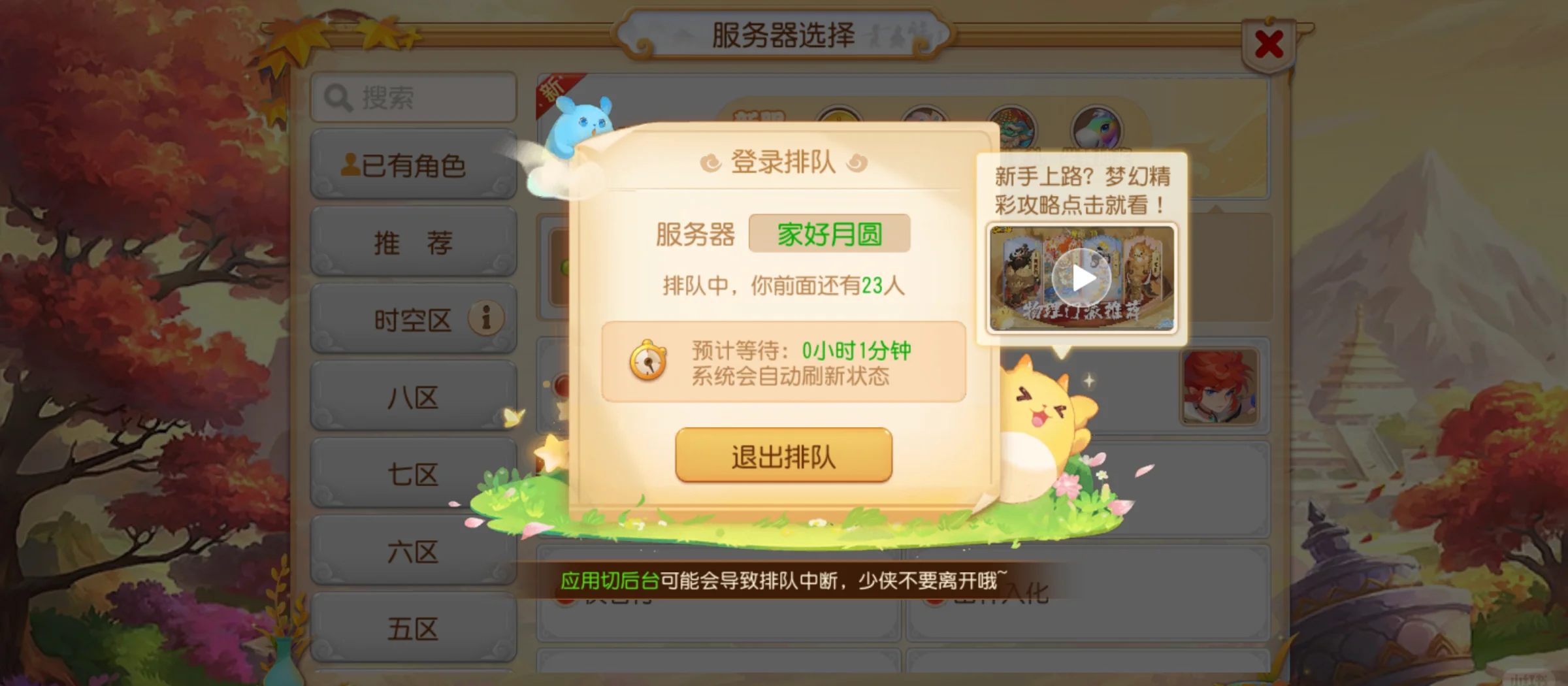Switch to the 已有角色 tab
Viewport: 1568px width, 686px height.
click(413, 165)
